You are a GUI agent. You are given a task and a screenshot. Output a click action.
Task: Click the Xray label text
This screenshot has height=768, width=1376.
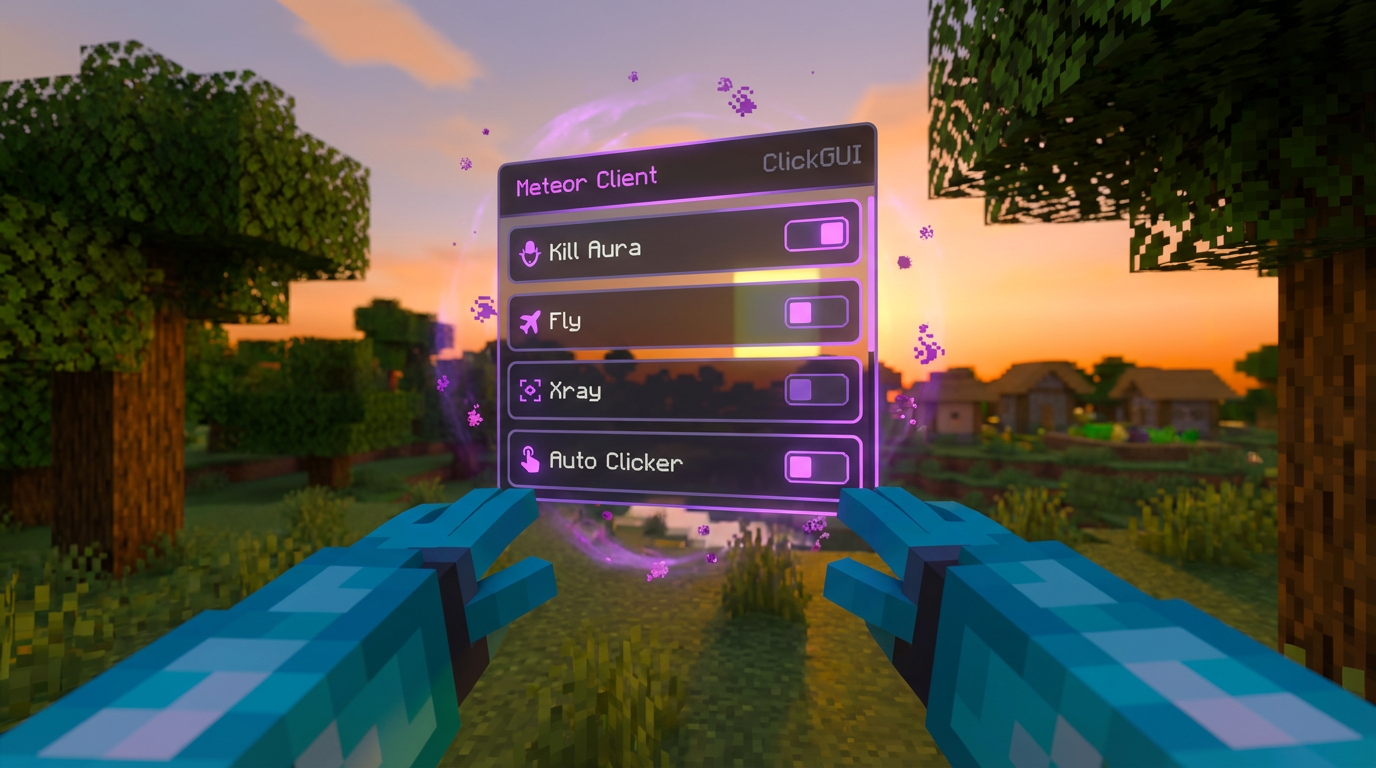pos(576,392)
